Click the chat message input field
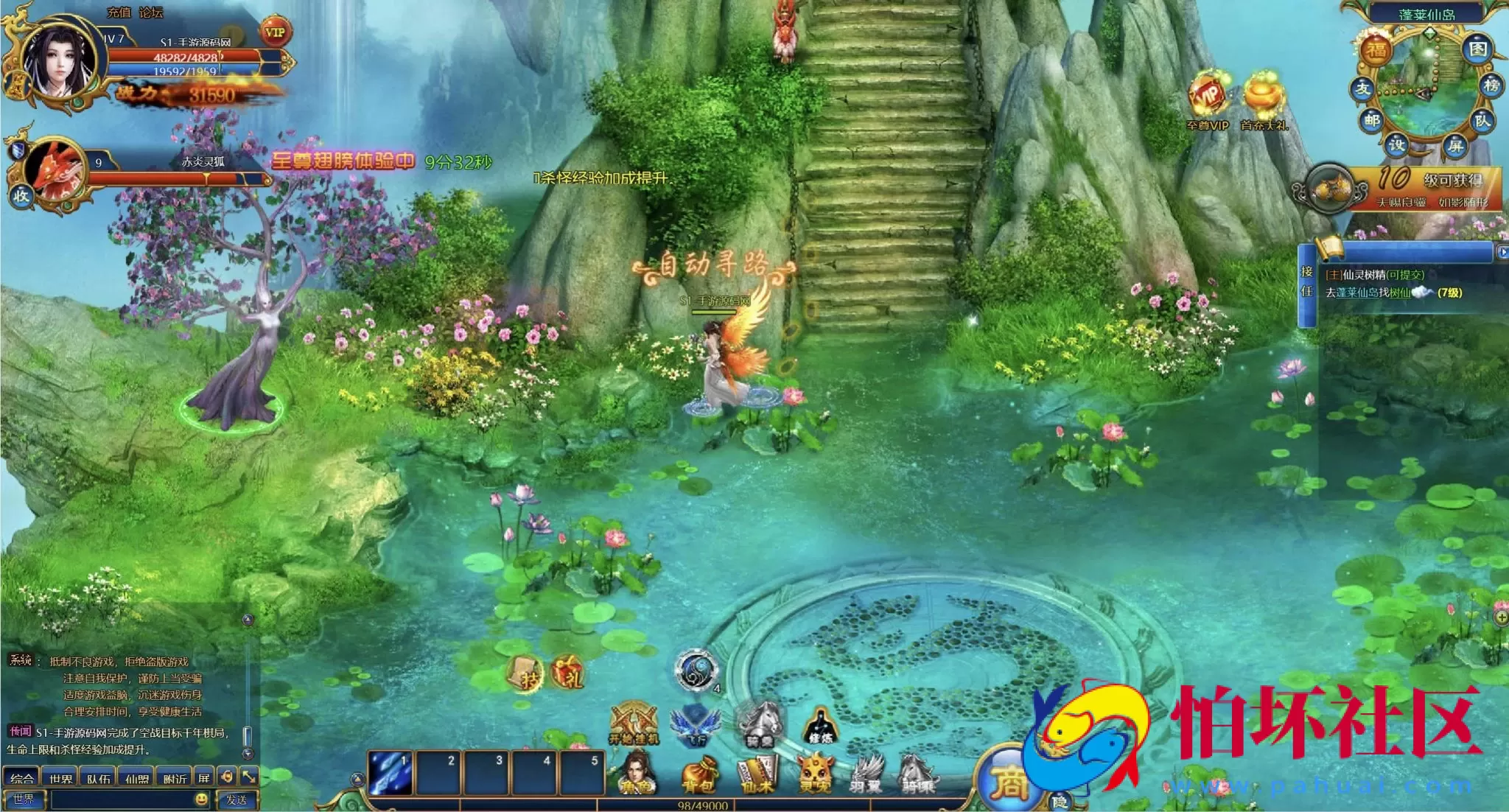 pos(122,799)
